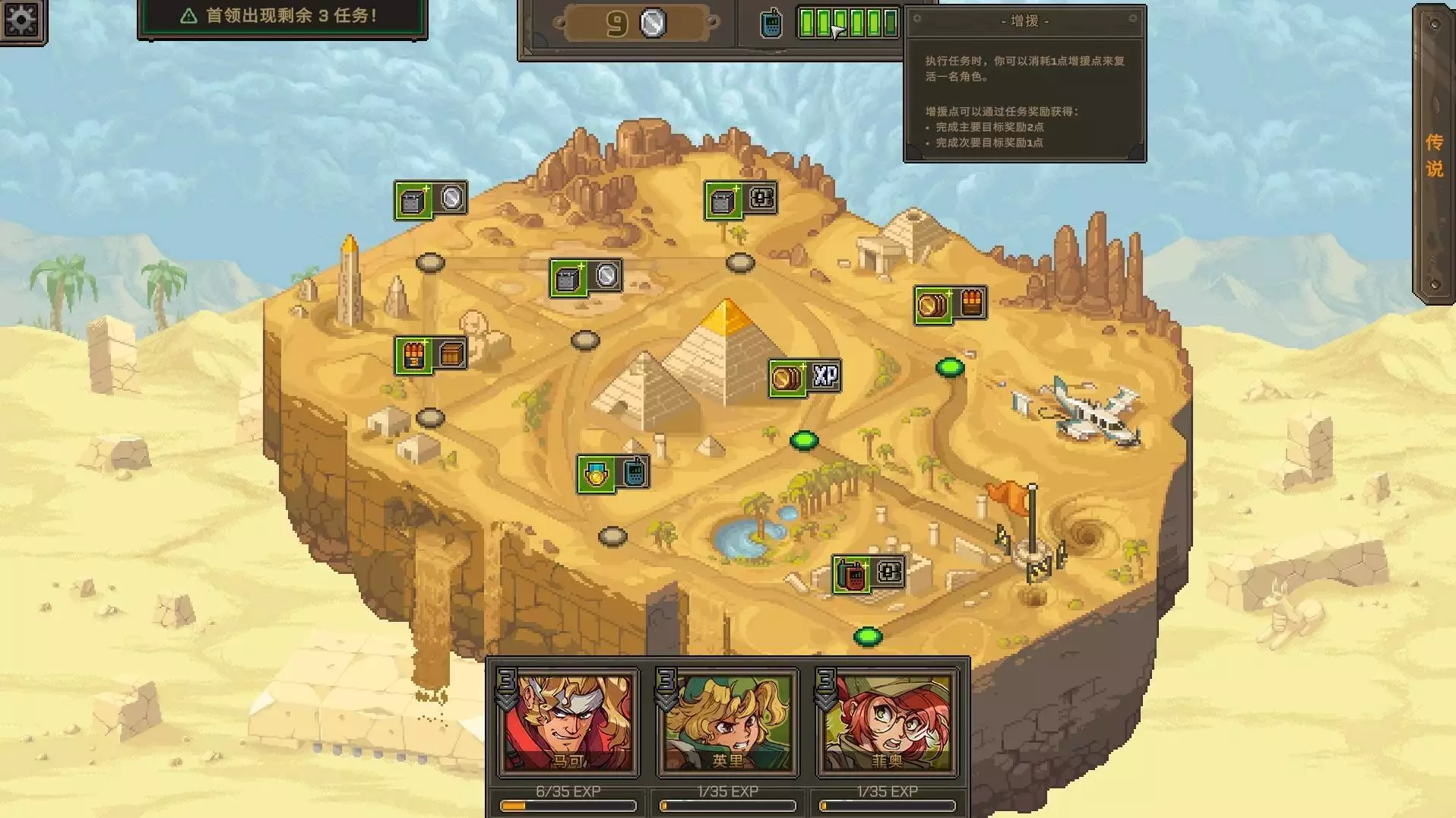1456x818 pixels.
Task: Click the reinforcement walkie-talkie icon
Action: coord(771,24)
